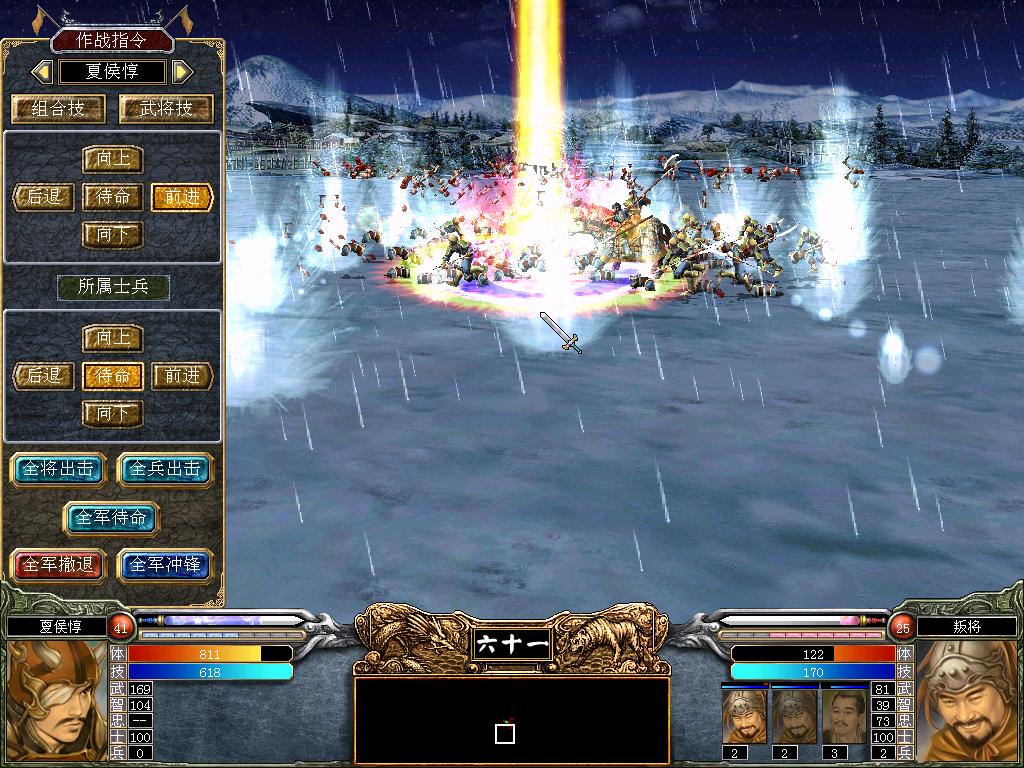Order the general to 前进 (advance)
The width and height of the screenshot is (1024, 768).
[183, 197]
